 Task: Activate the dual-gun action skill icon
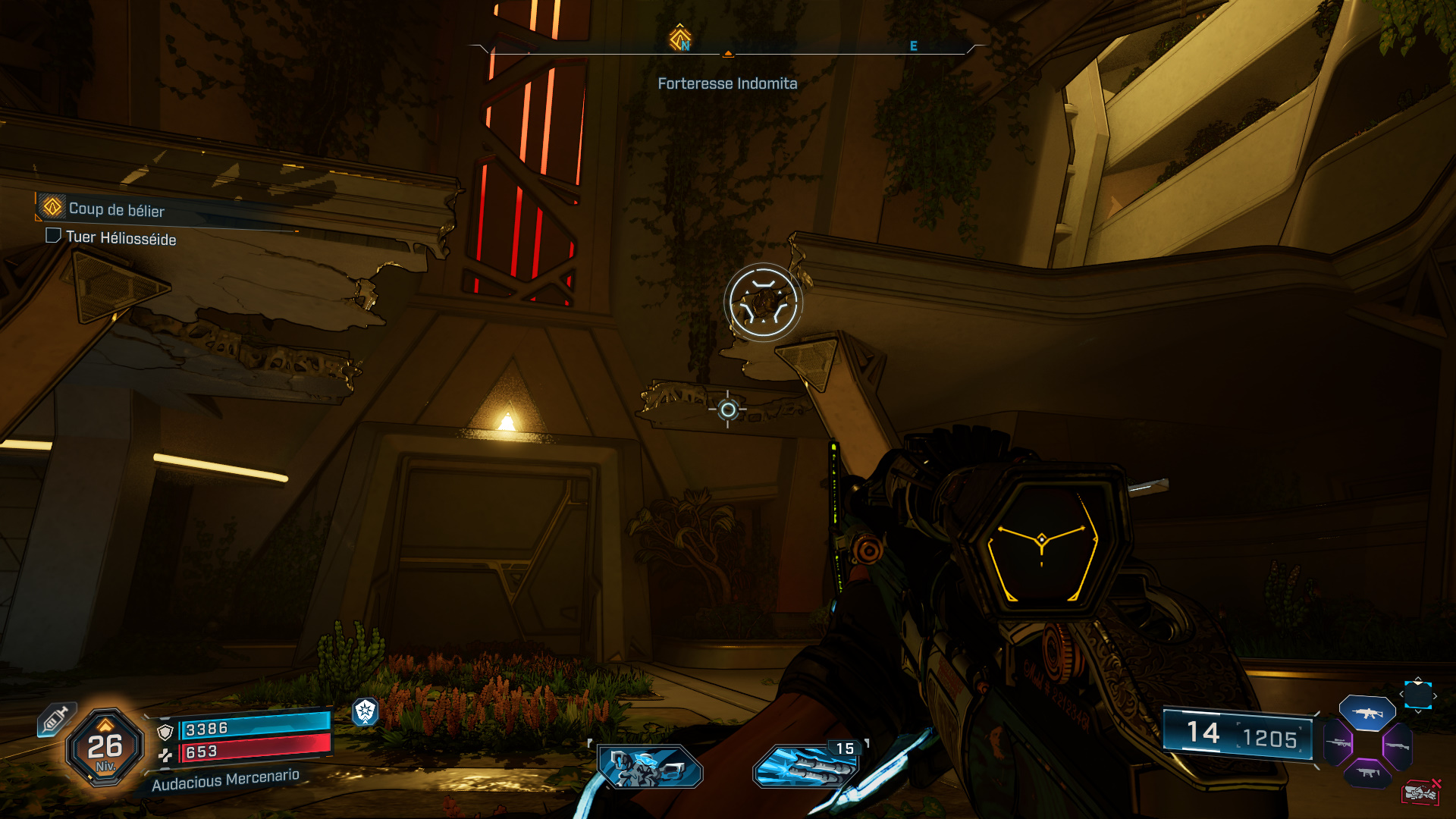[x=651, y=766]
